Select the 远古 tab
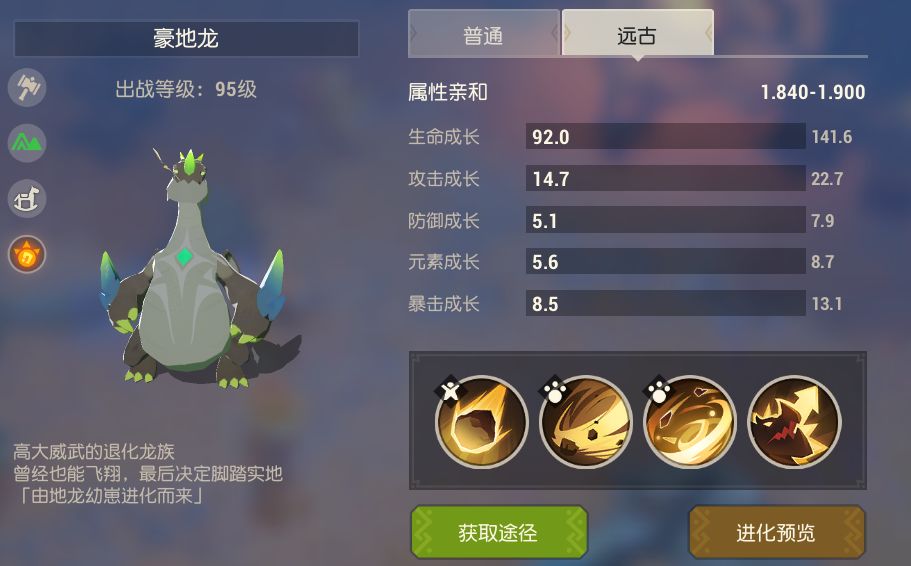The height and width of the screenshot is (566, 911). pyautogui.click(x=637, y=36)
